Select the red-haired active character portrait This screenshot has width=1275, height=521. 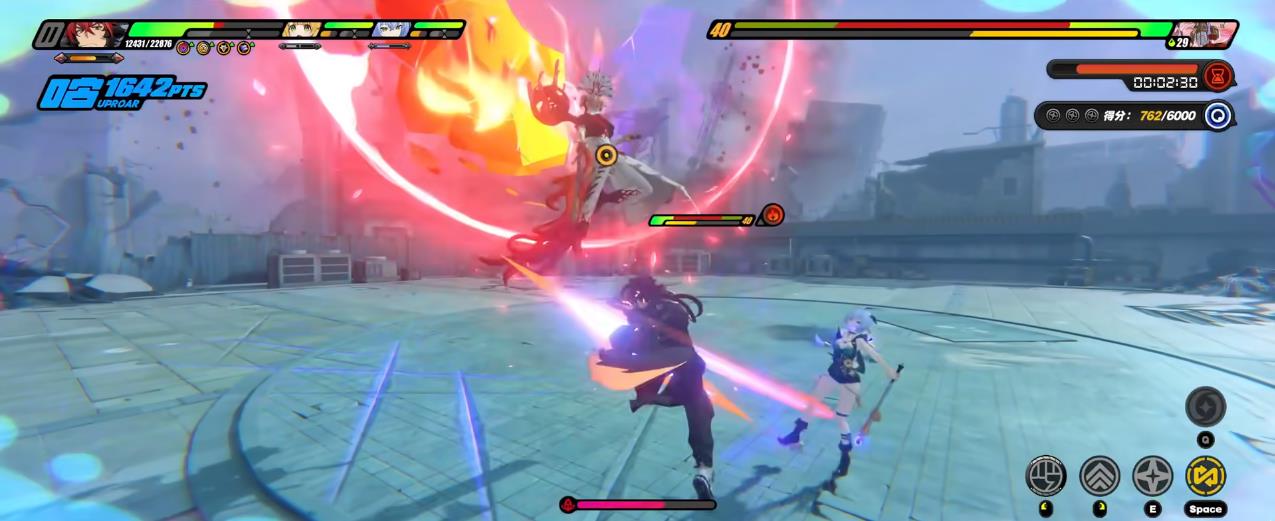pos(94,34)
